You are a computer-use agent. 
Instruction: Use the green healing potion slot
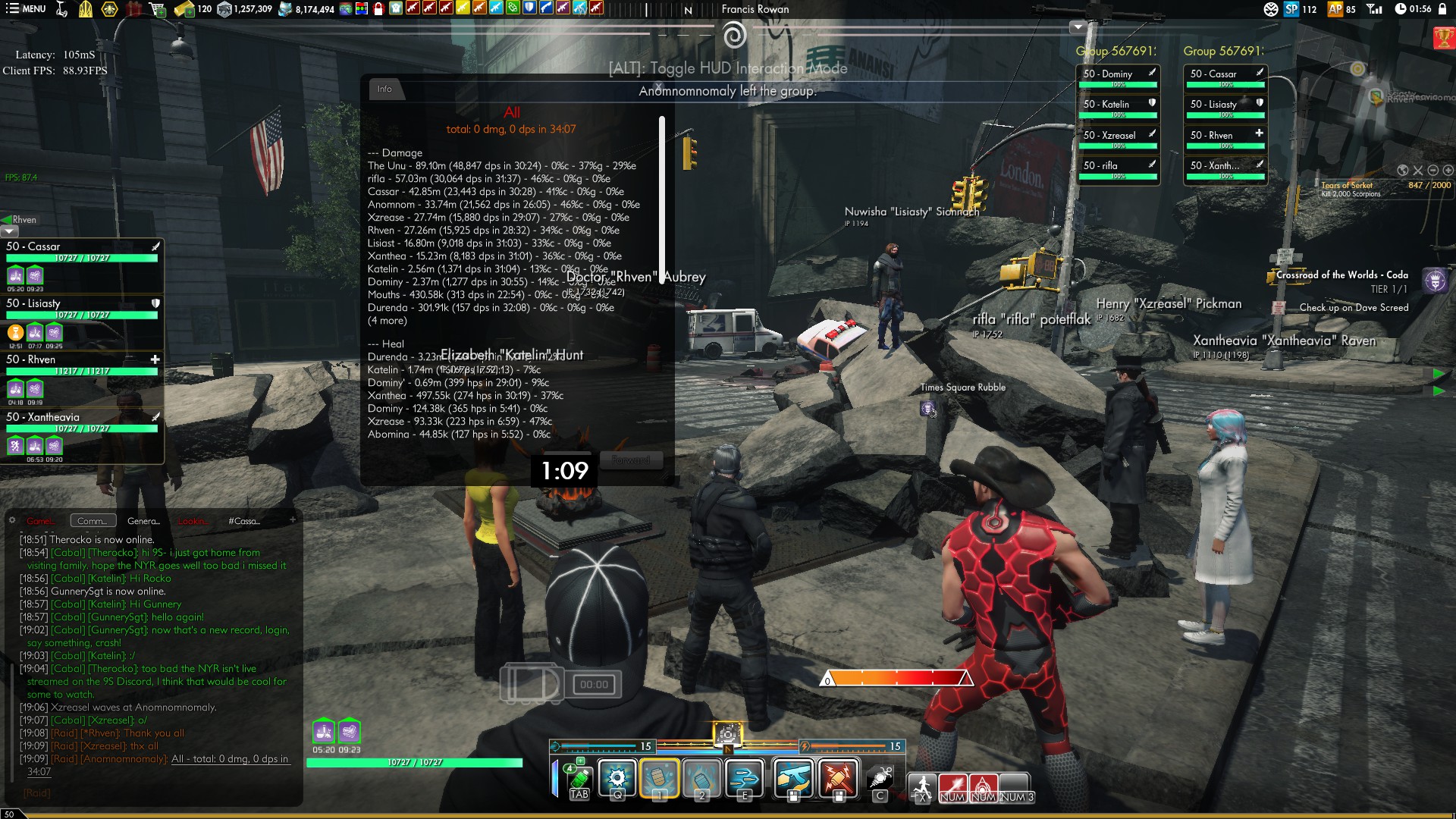coord(579,778)
